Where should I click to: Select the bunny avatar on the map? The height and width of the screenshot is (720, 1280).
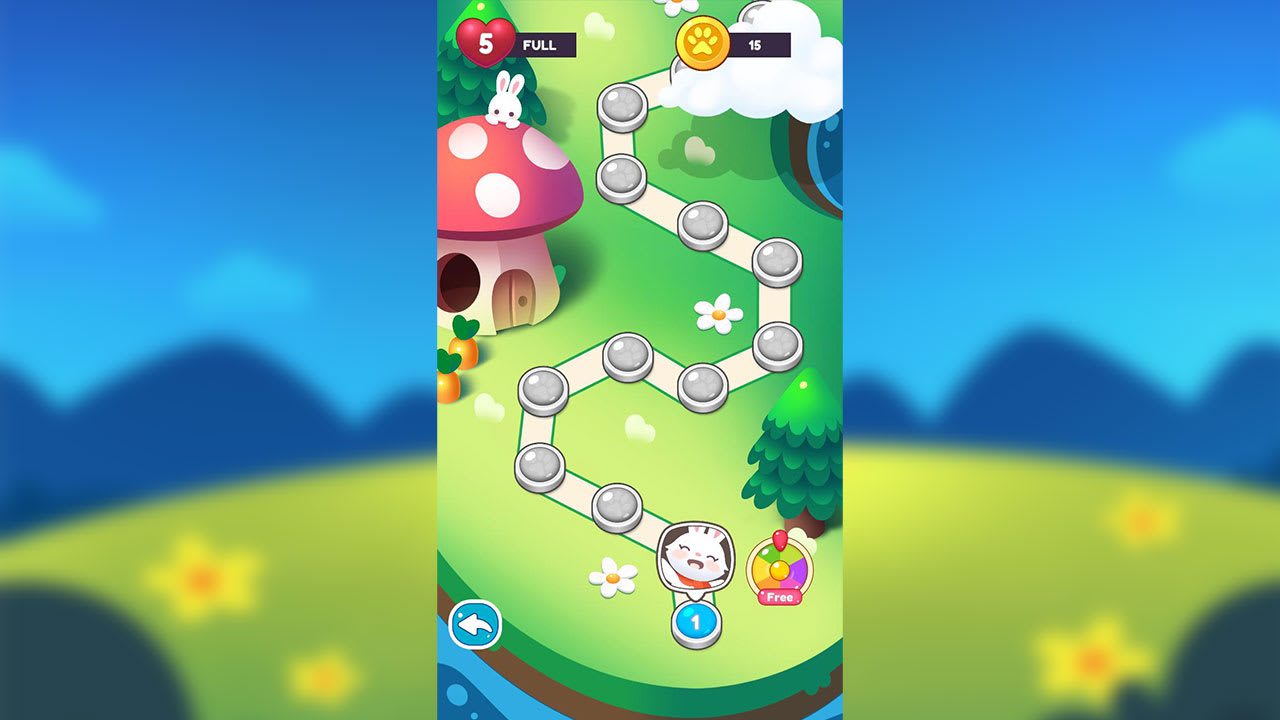coord(696,555)
